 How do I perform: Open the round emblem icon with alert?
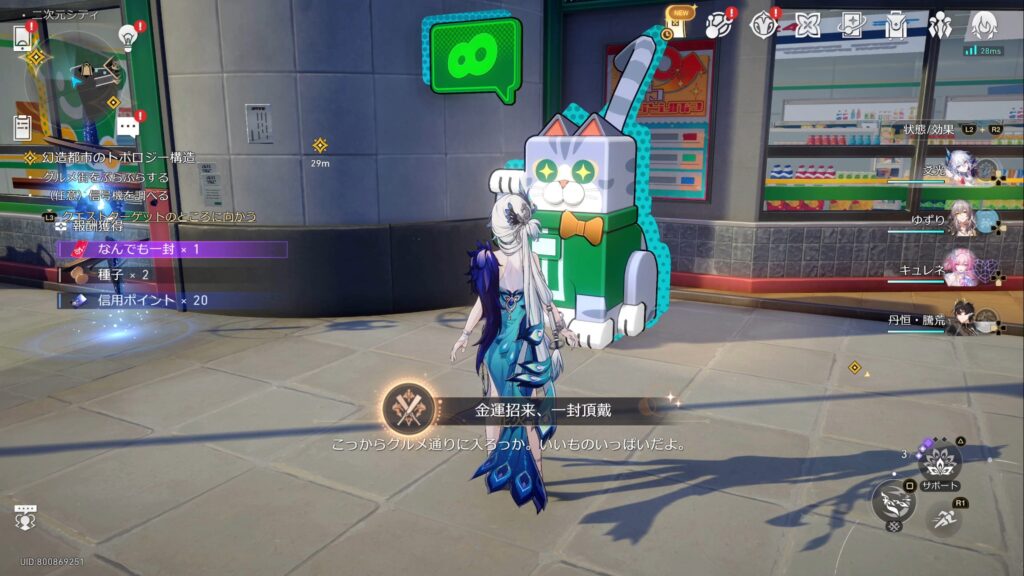(764, 24)
